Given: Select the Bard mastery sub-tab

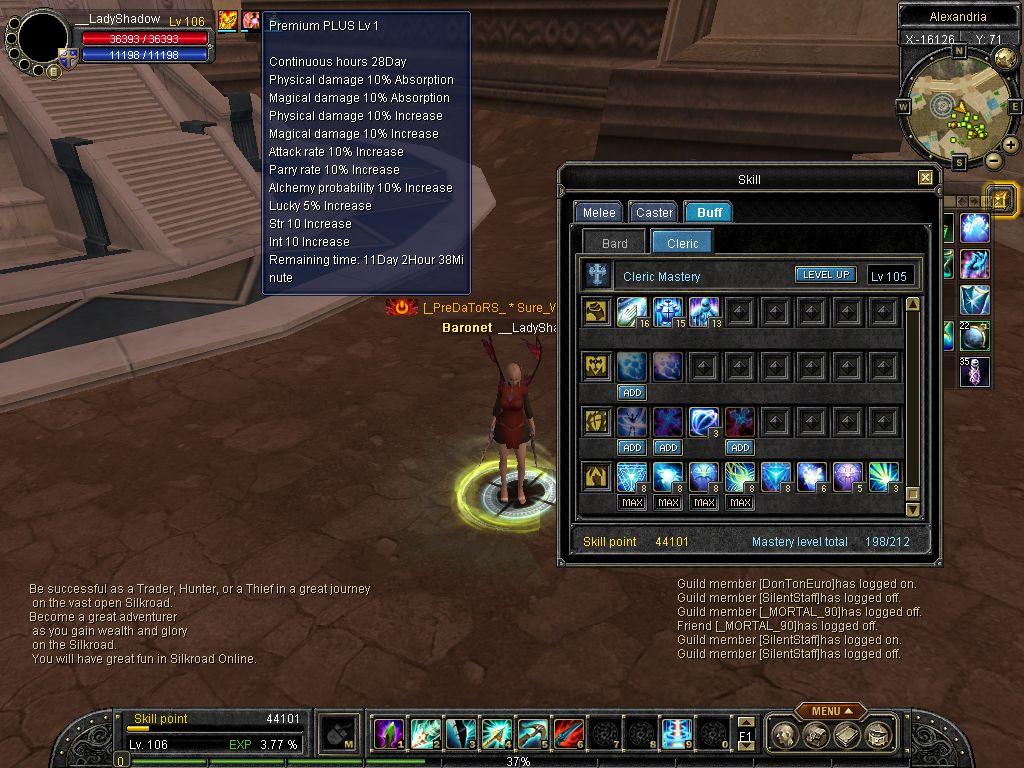Looking at the screenshot, I should (x=615, y=243).
